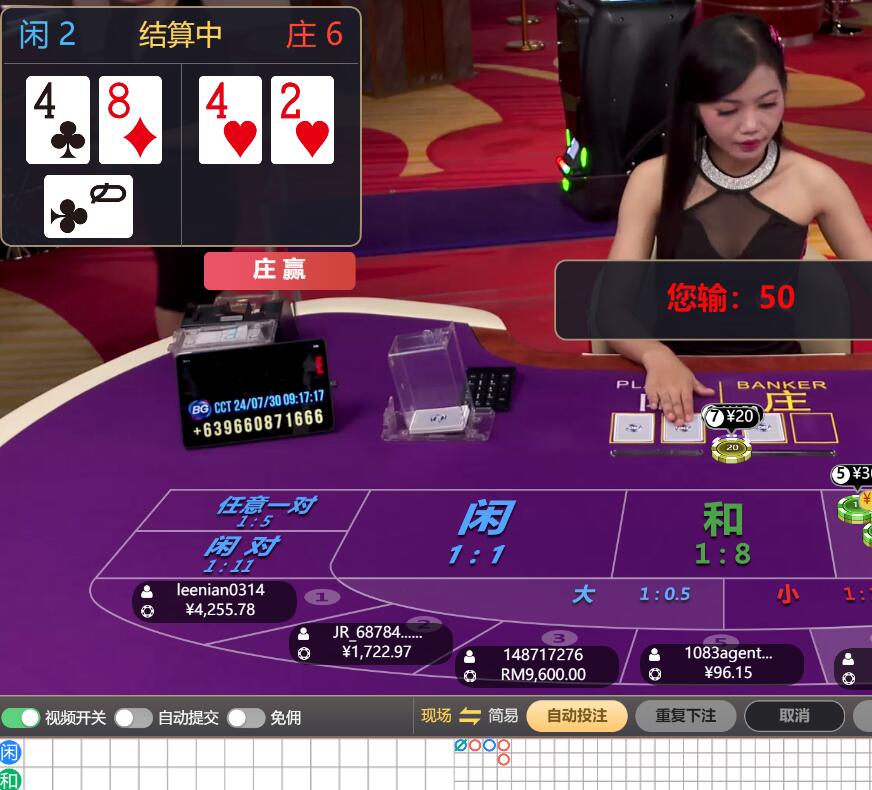Switch between 现场 and 简易 view
Viewport: 872px width, 790px height.
(470, 716)
